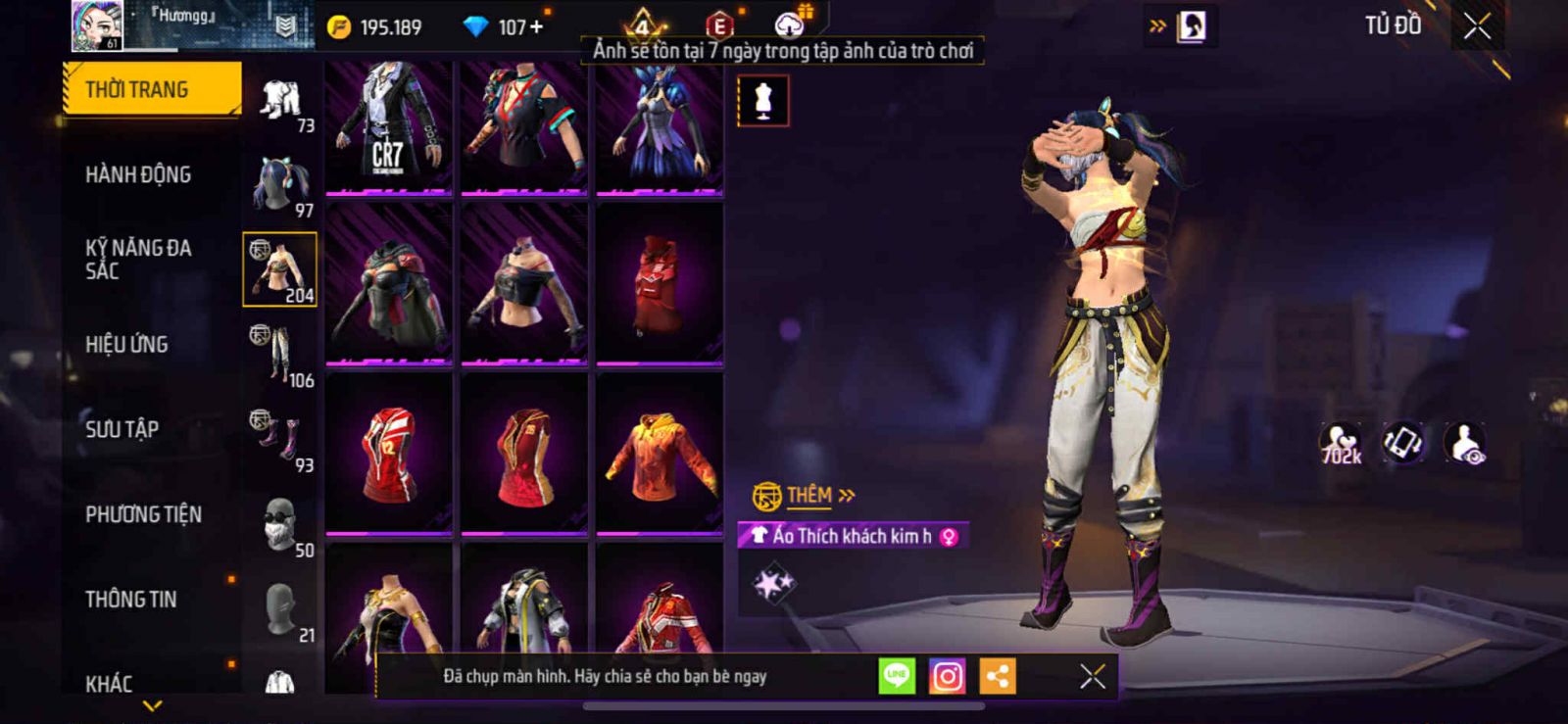Dismiss the screenshot share notification
1568x724 pixels.
(1092, 676)
